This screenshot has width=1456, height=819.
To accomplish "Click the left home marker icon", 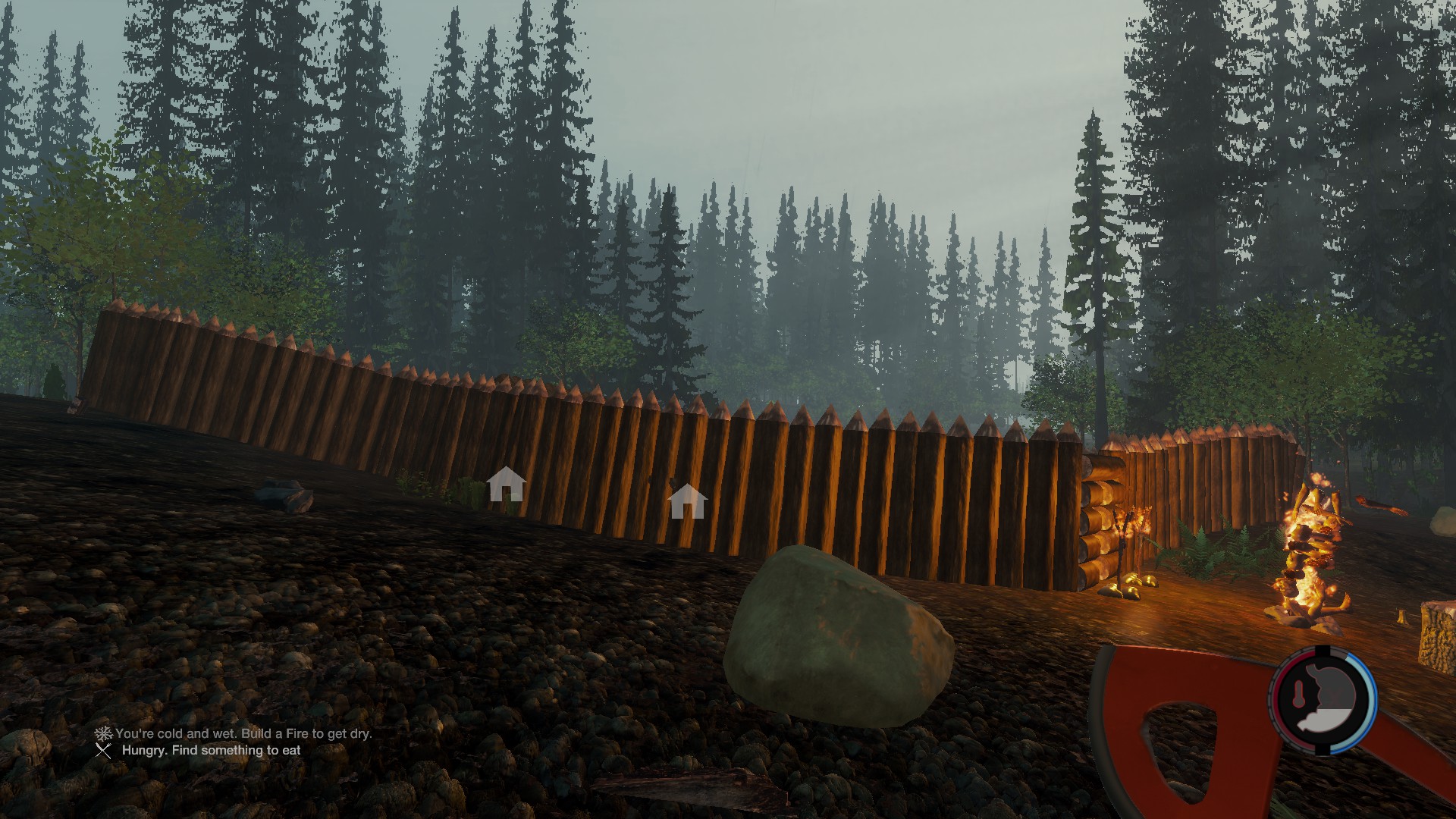I will point(506,484).
